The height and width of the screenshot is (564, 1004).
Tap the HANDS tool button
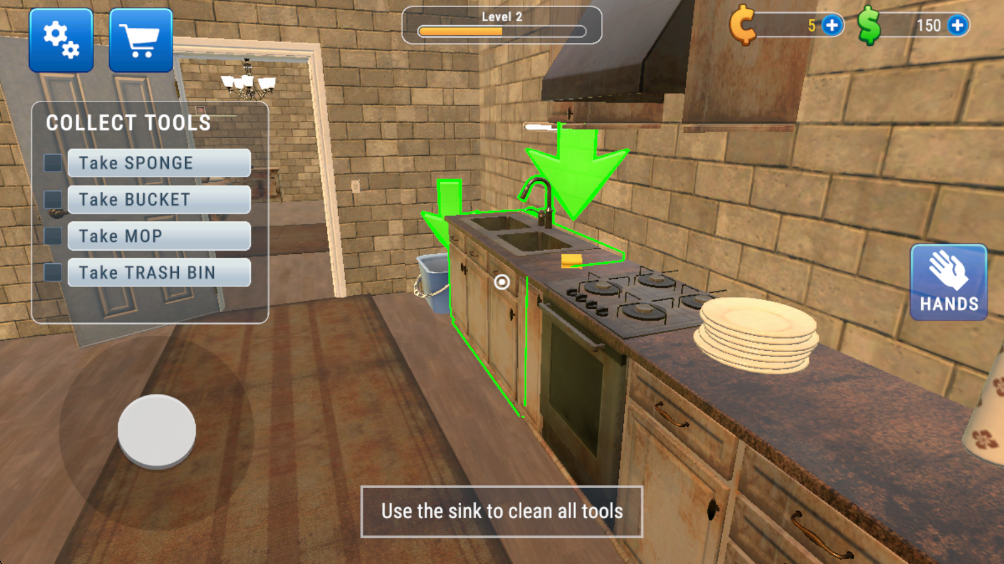948,282
